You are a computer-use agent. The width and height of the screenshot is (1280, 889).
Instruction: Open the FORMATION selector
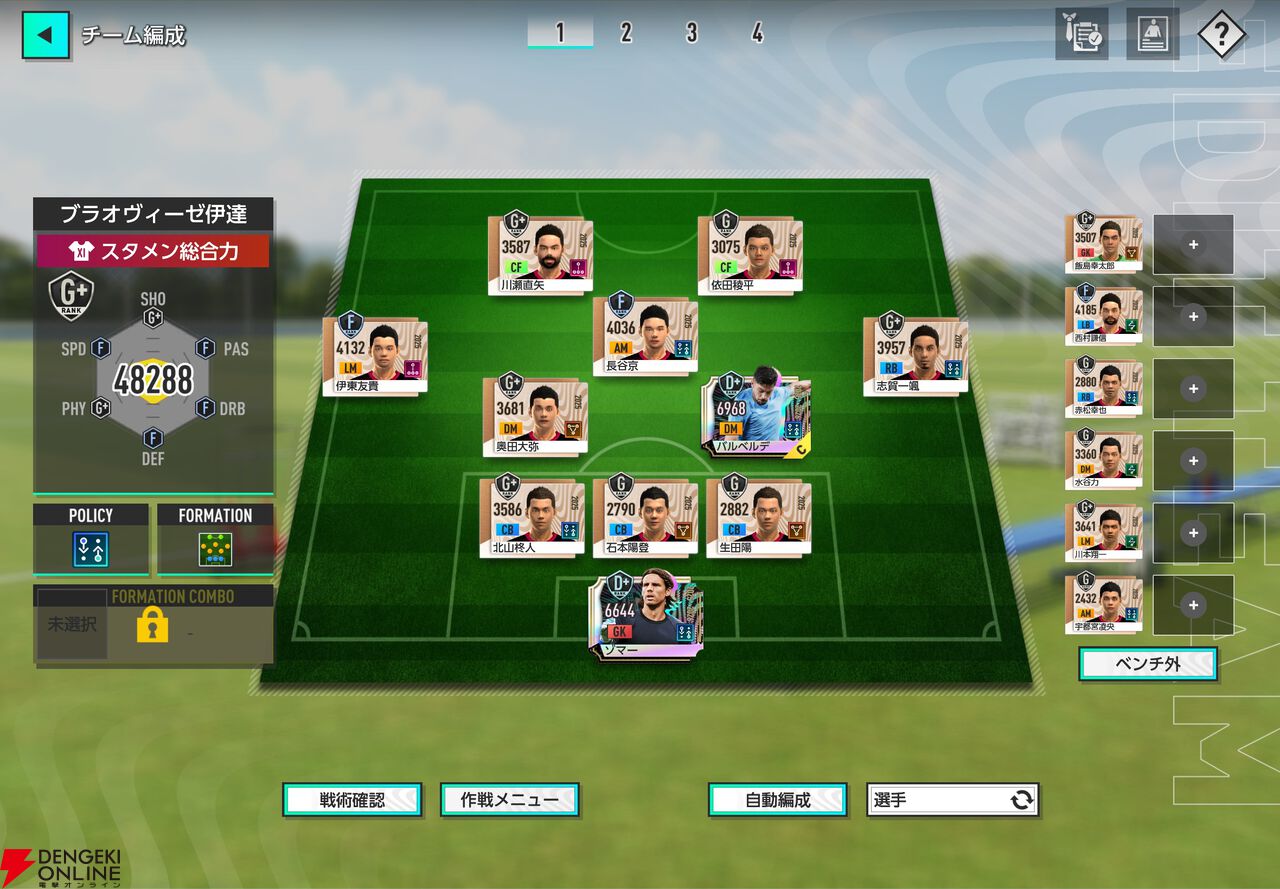click(214, 539)
